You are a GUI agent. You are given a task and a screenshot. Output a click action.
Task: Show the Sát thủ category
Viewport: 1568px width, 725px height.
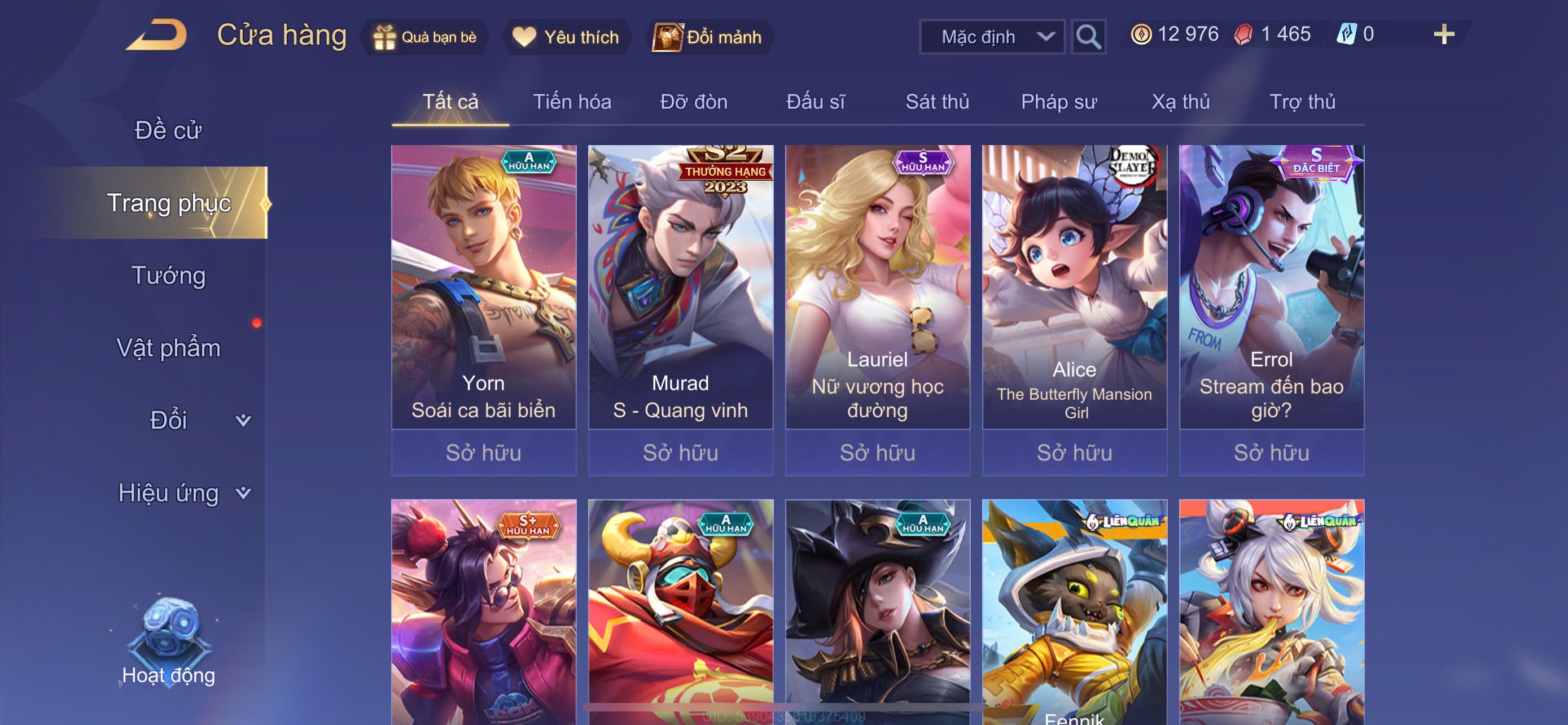point(937,102)
